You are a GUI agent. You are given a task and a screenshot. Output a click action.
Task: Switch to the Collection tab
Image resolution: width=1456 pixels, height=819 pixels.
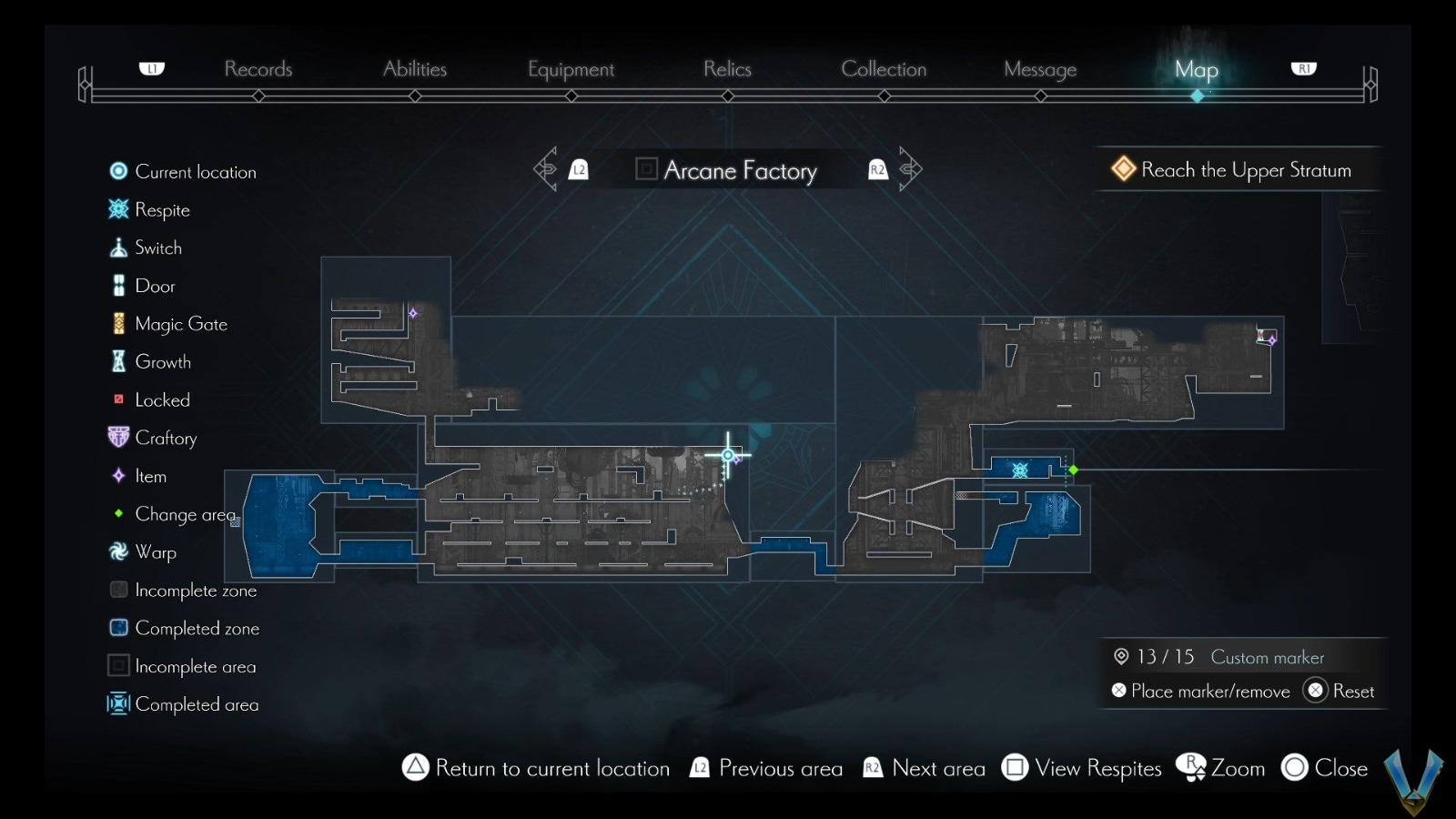tap(884, 69)
